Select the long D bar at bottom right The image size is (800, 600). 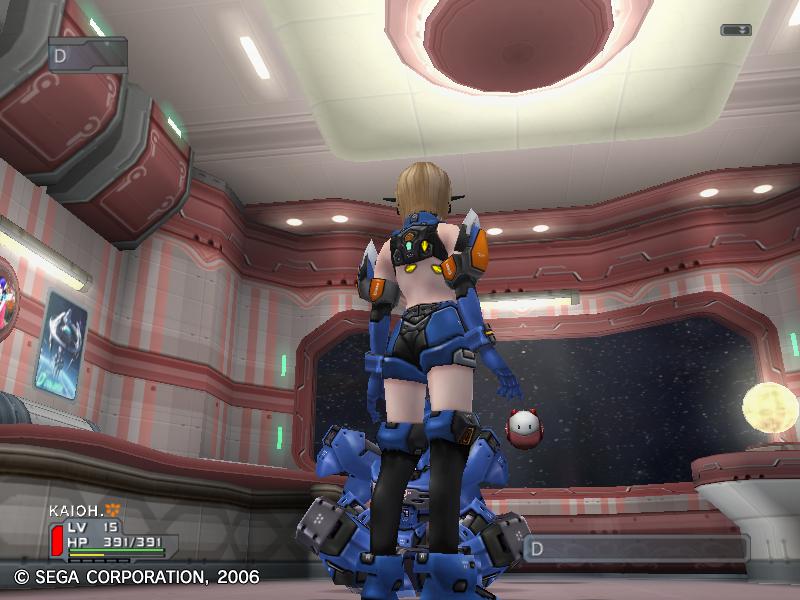click(x=636, y=548)
